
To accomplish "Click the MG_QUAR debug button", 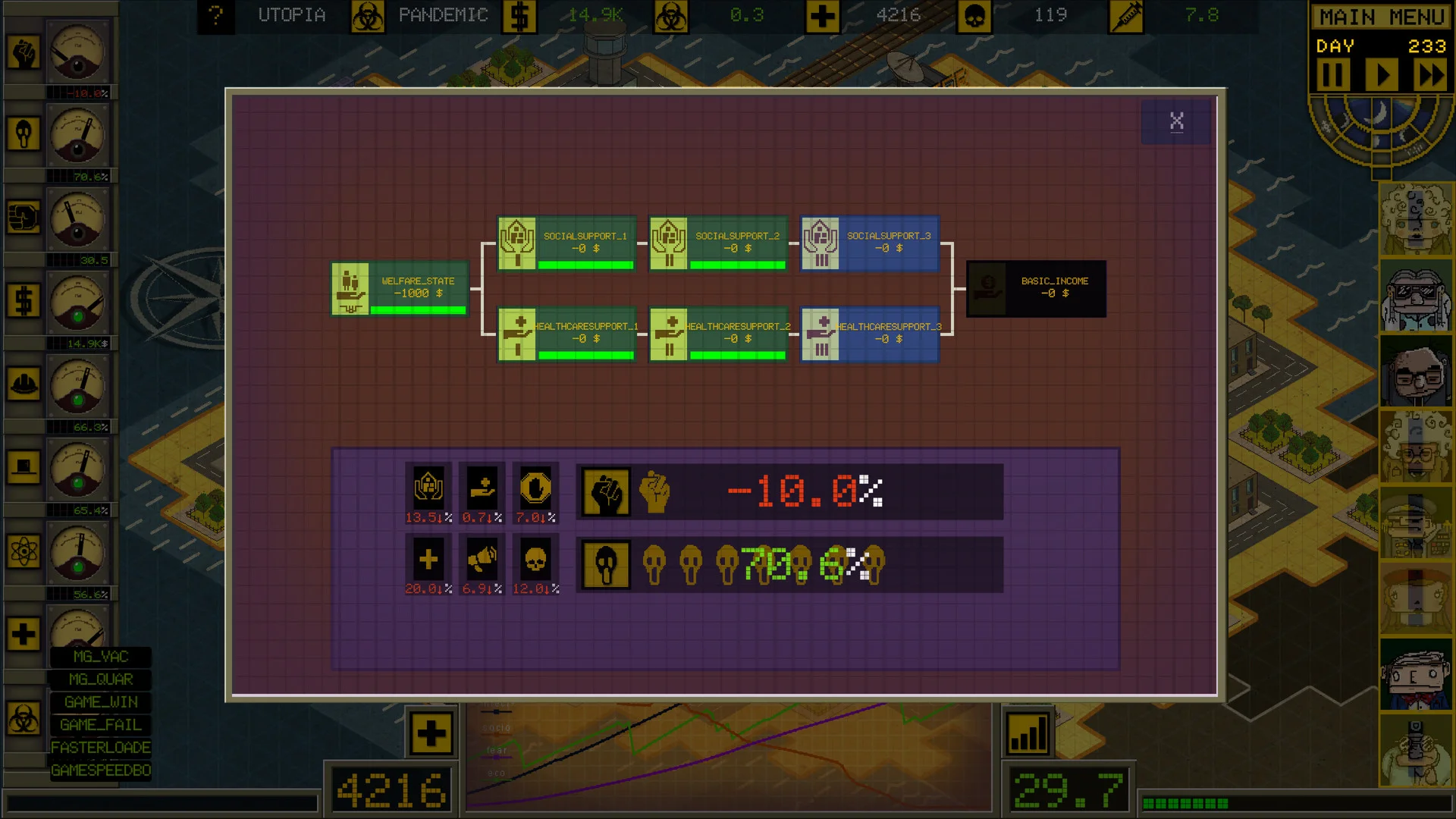I will coord(101,679).
